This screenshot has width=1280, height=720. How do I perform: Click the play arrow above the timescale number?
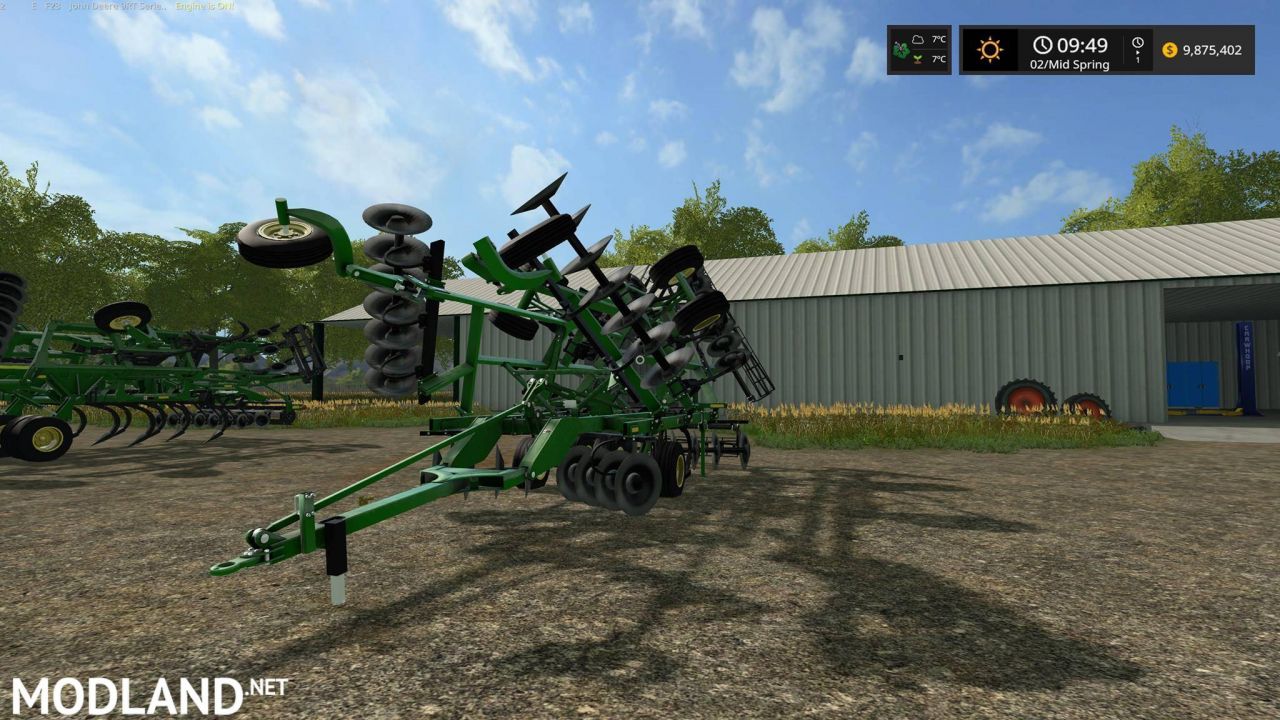pyautogui.click(x=1140, y=53)
